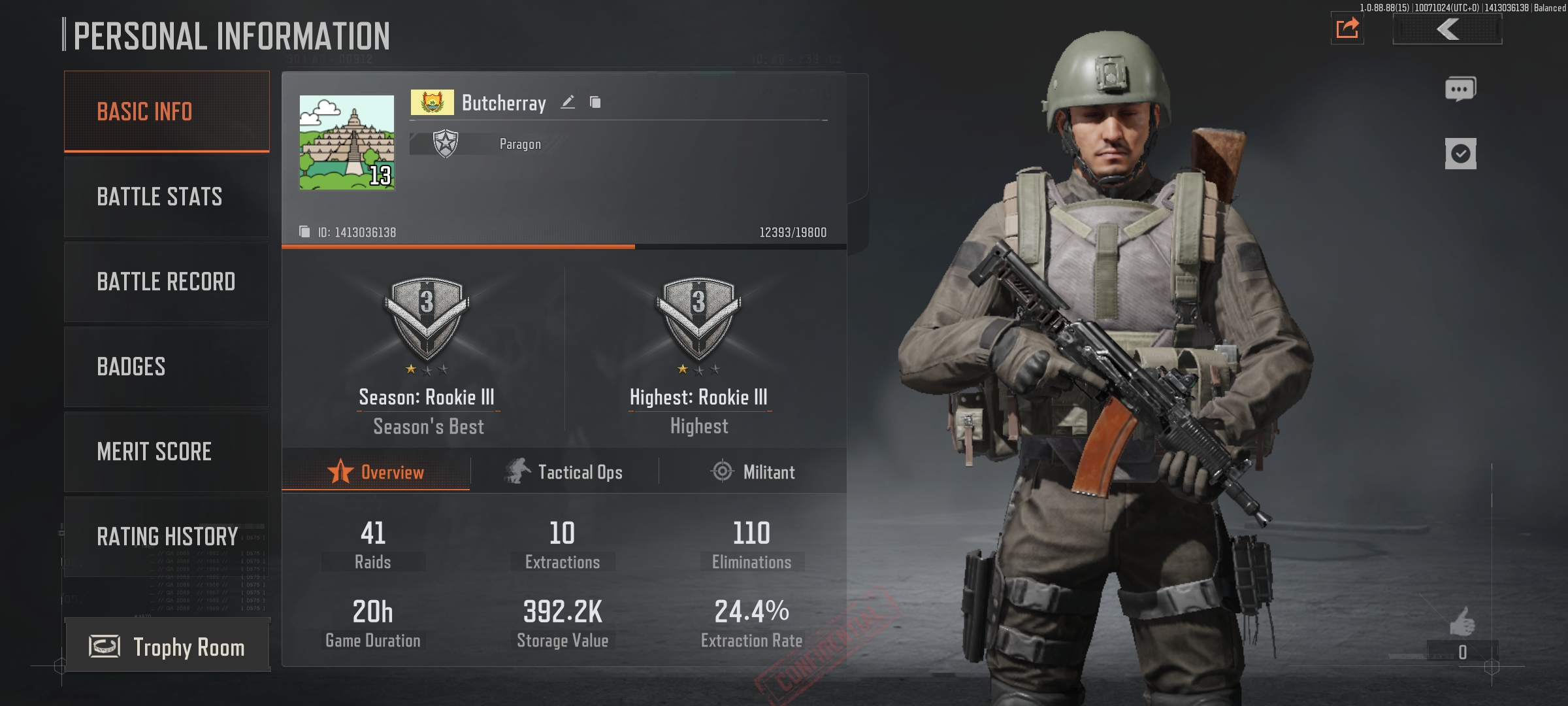Share the profile via share icon
Viewport: 1568px width, 706px height.
1347,29
